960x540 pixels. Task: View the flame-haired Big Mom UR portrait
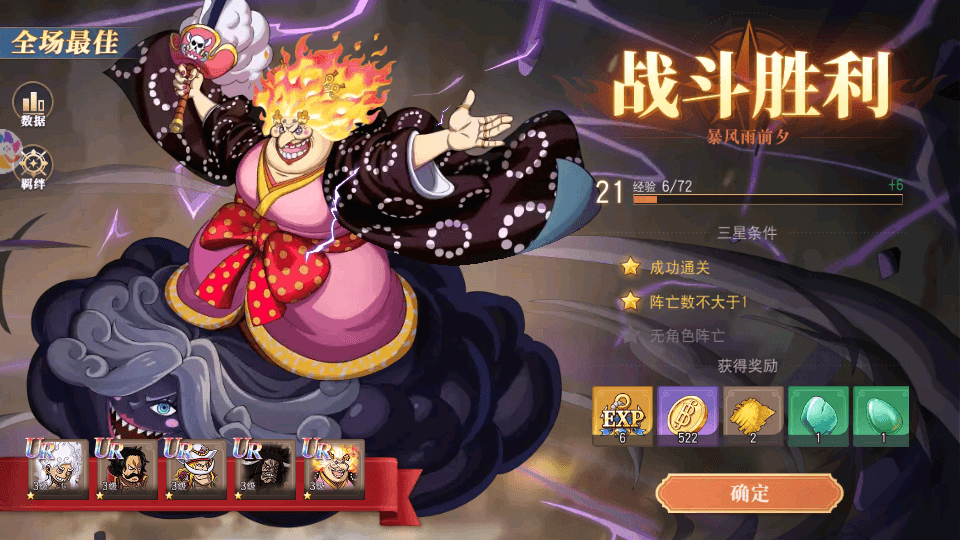point(333,470)
